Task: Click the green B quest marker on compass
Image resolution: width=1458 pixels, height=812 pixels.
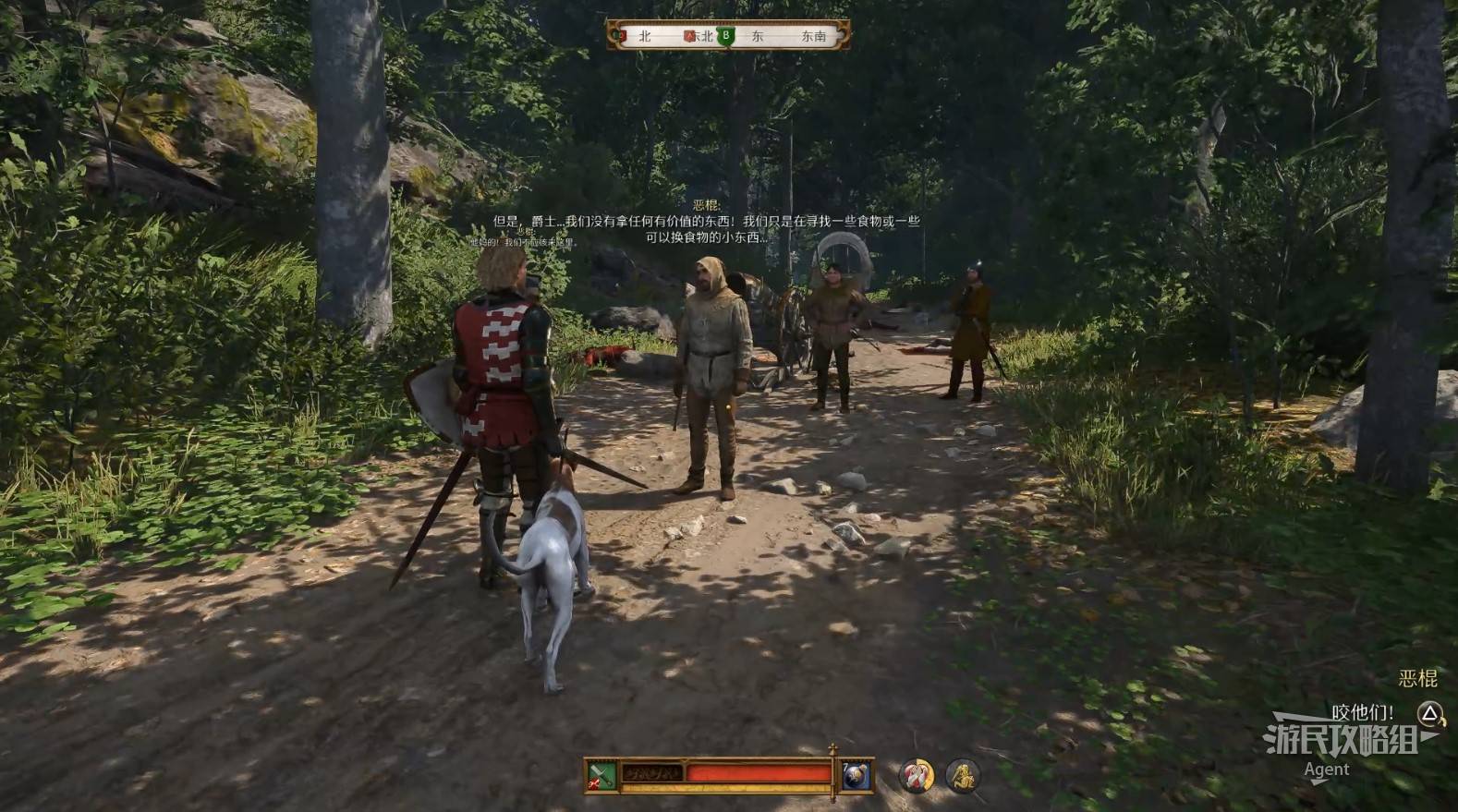Action: coord(726,36)
